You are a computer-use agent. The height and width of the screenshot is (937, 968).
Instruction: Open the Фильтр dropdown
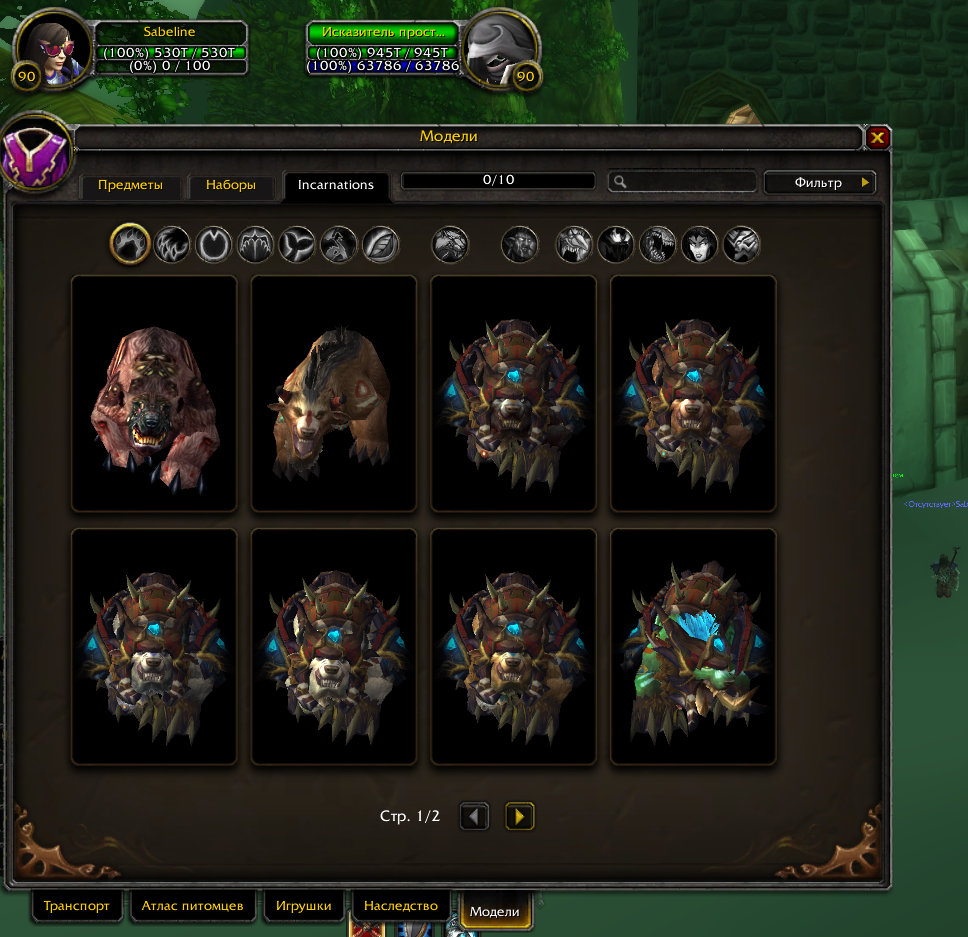[x=820, y=183]
